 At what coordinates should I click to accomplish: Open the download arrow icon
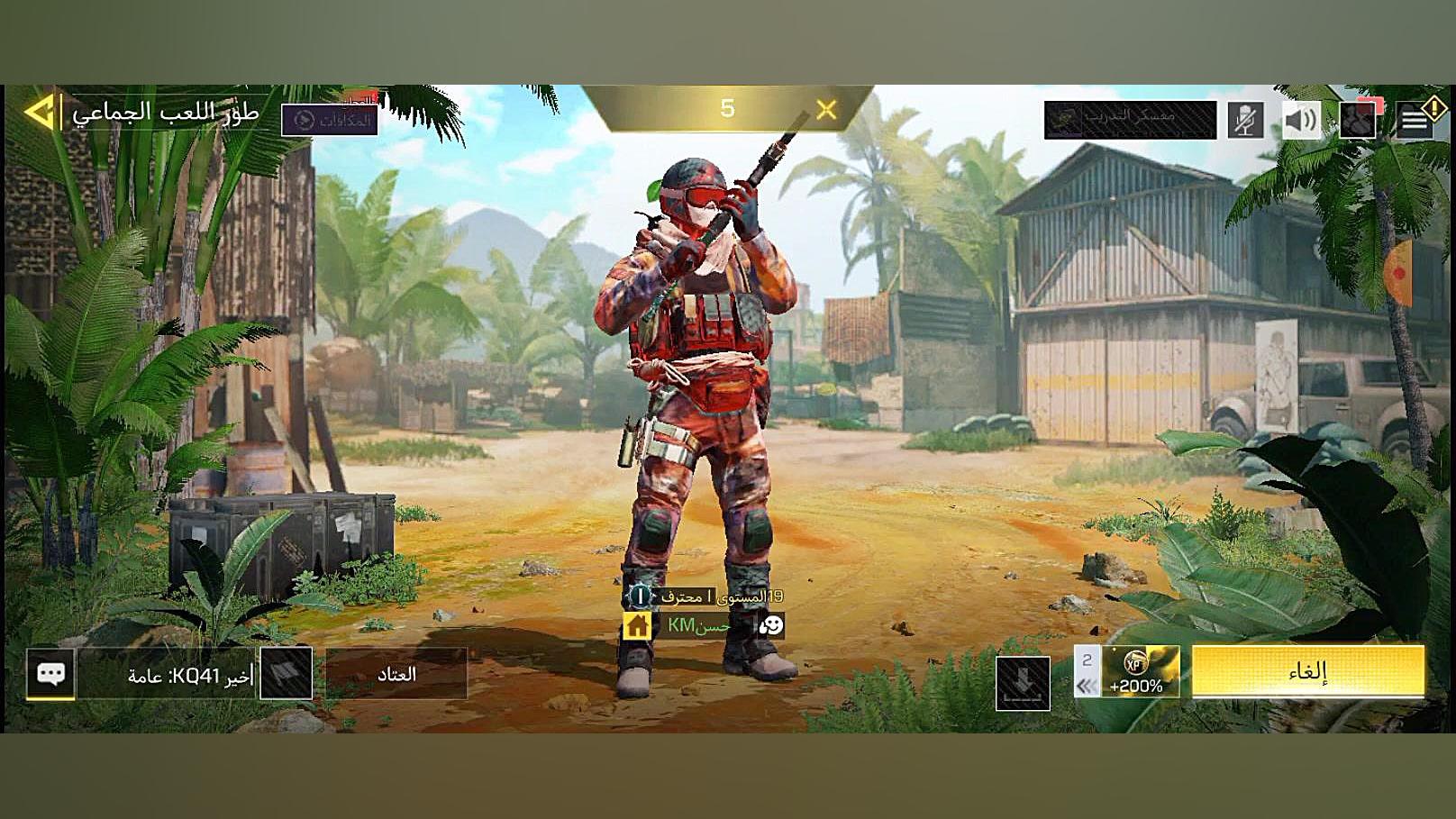pyautogui.click(x=1023, y=683)
